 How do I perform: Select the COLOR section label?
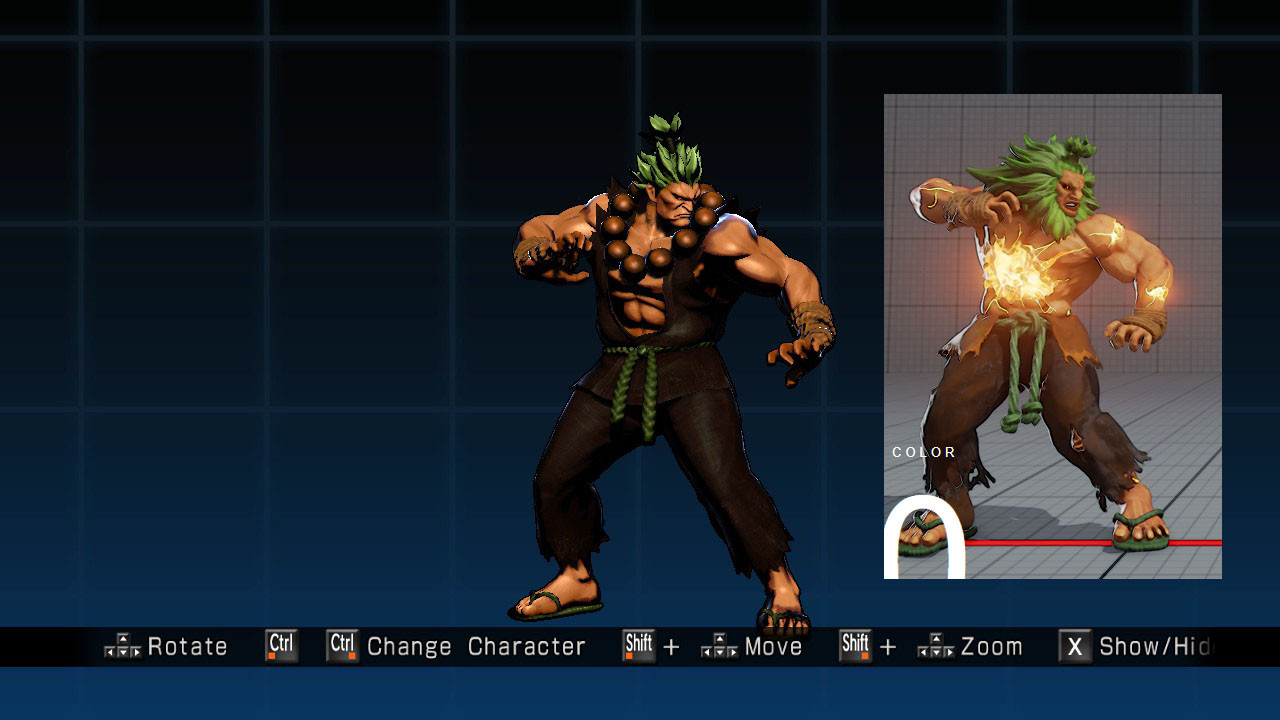923,452
